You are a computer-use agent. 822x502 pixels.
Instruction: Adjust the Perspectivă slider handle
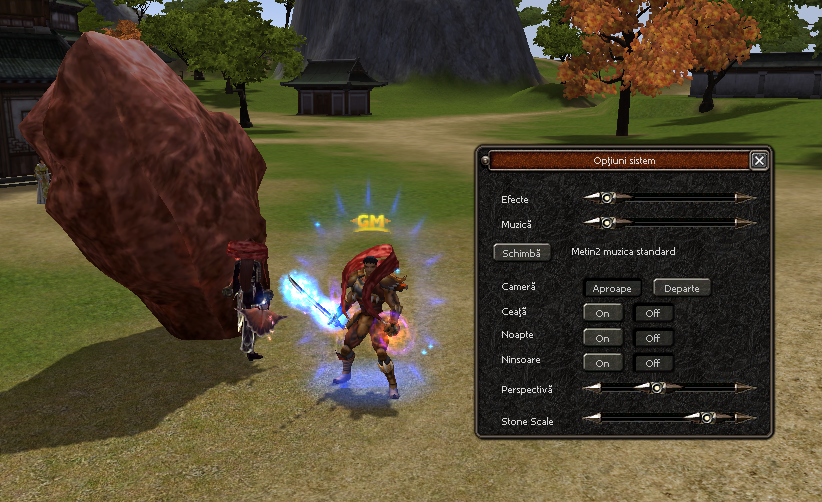coord(657,387)
